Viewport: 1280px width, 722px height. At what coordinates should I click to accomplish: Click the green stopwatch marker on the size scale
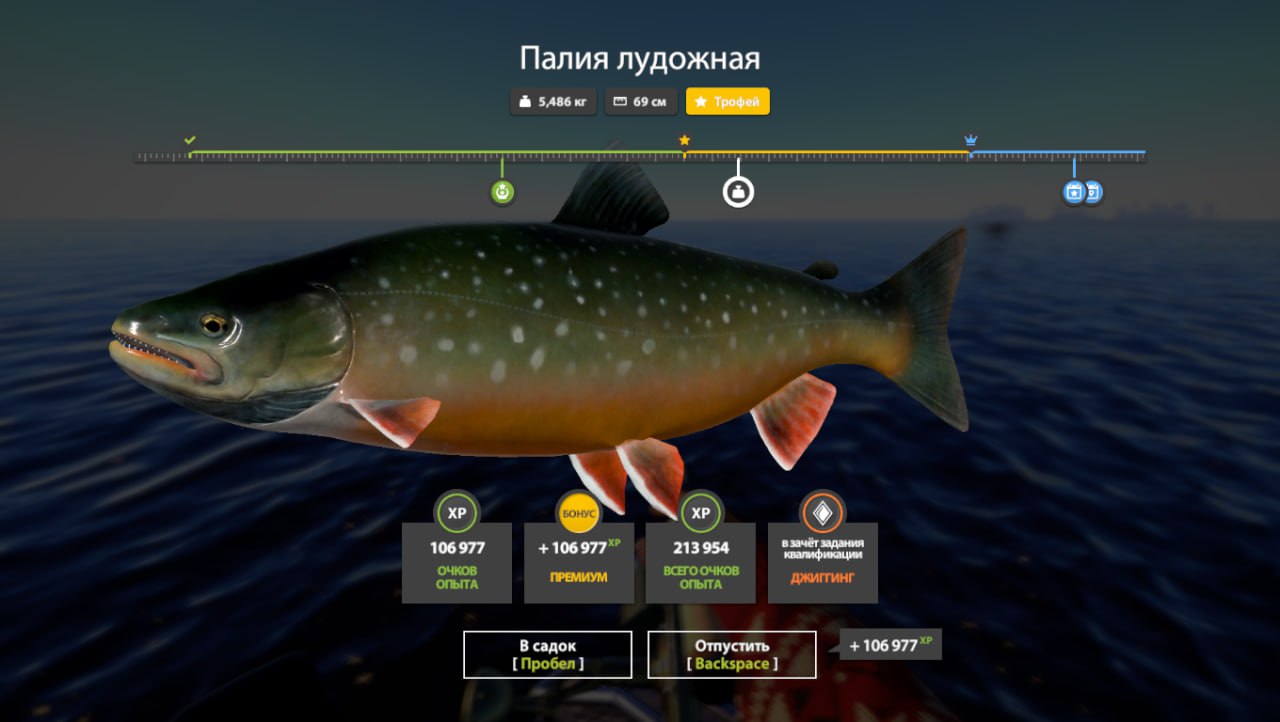pyautogui.click(x=500, y=192)
